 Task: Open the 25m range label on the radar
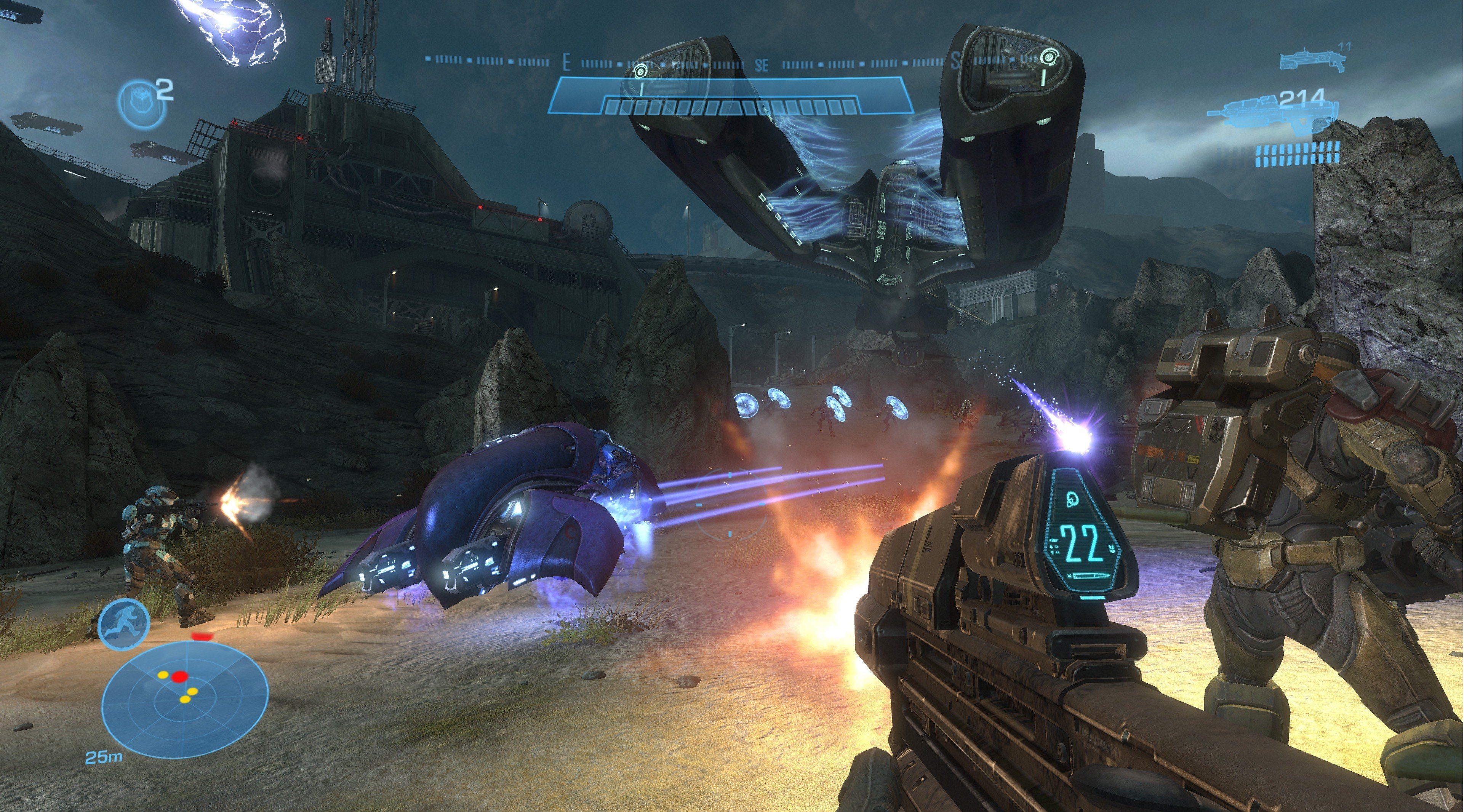pyautogui.click(x=104, y=758)
